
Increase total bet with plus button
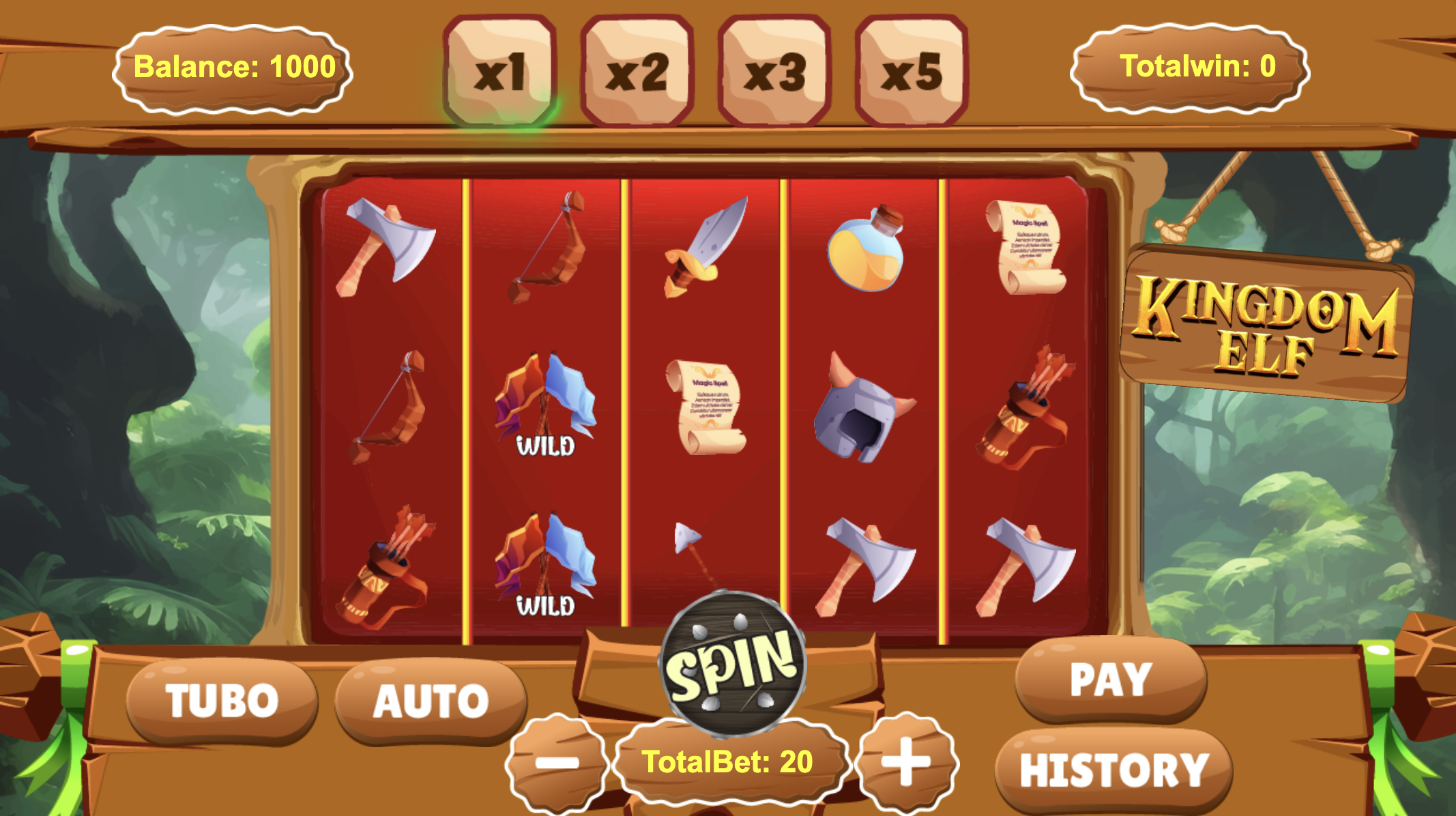906,761
